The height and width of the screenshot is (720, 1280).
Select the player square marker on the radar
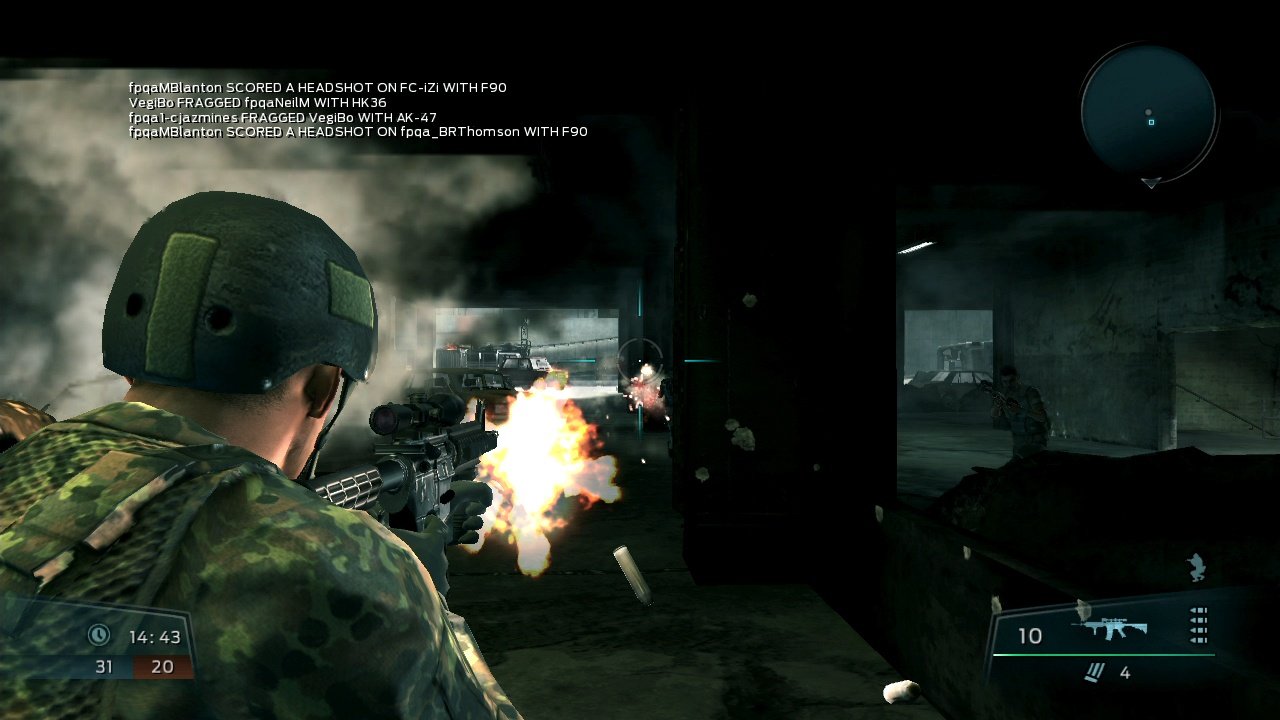tap(1151, 122)
